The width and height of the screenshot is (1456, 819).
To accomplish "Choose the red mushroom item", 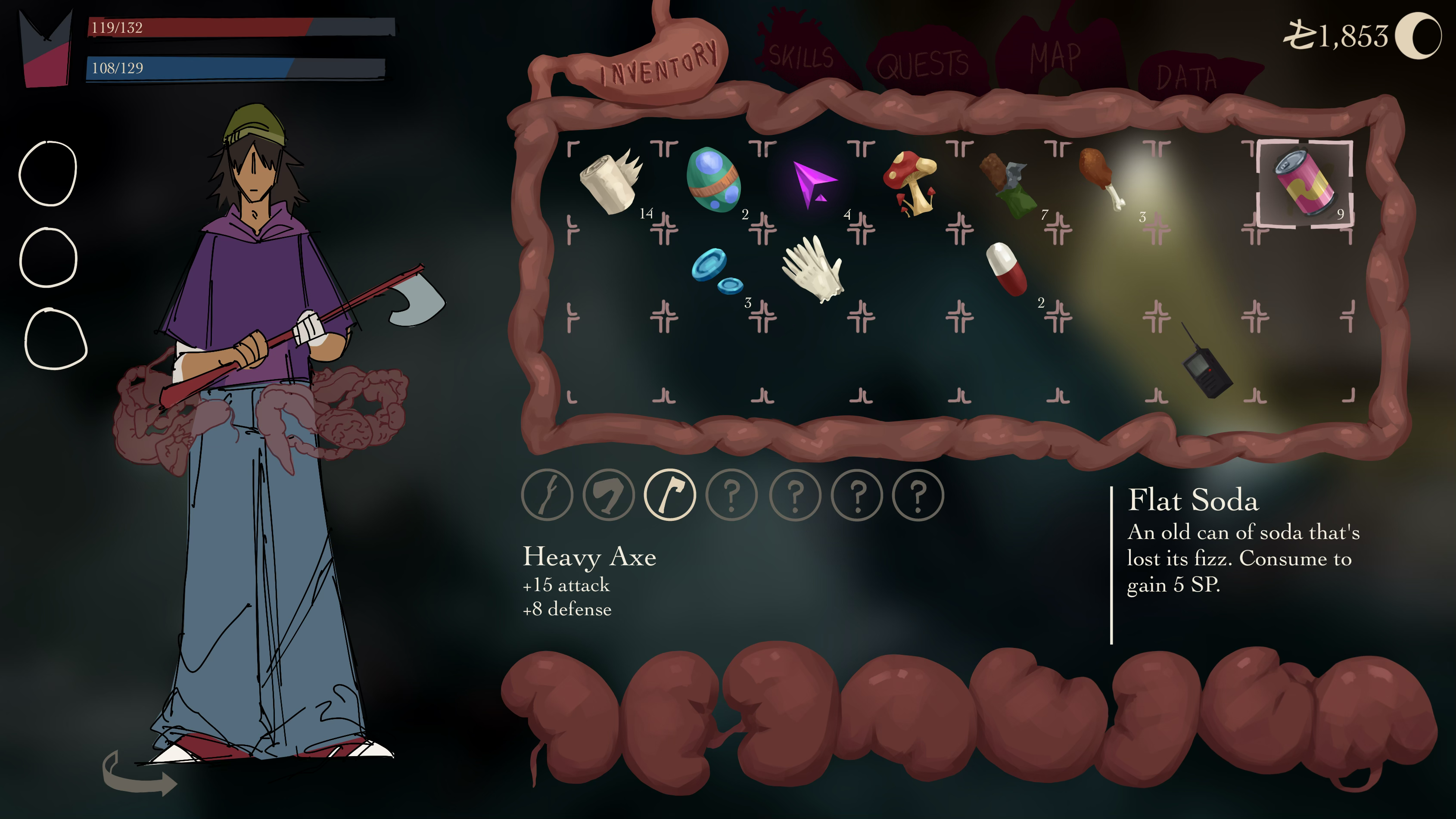I will pyautogui.click(x=910, y=182).
